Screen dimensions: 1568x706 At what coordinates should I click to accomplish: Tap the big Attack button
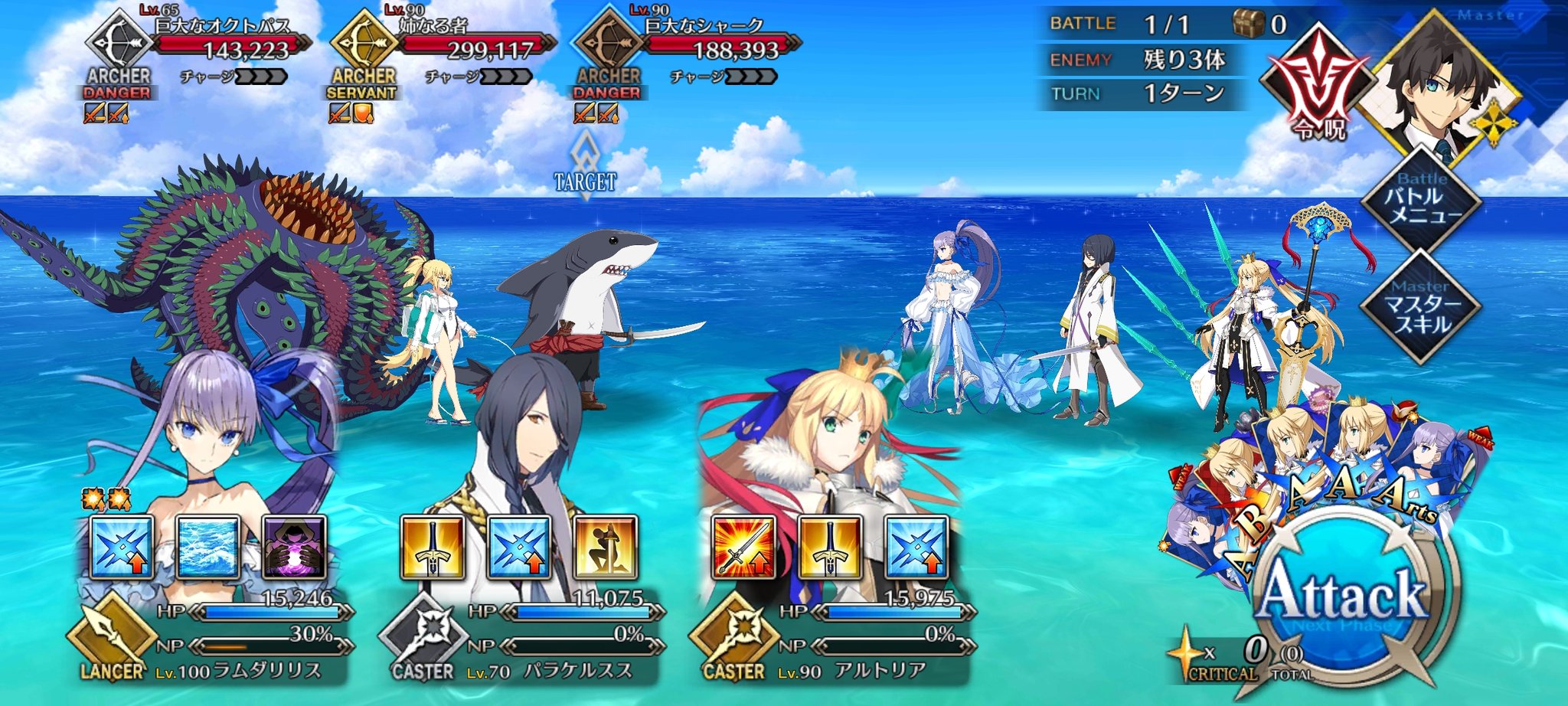(1344, 596)
